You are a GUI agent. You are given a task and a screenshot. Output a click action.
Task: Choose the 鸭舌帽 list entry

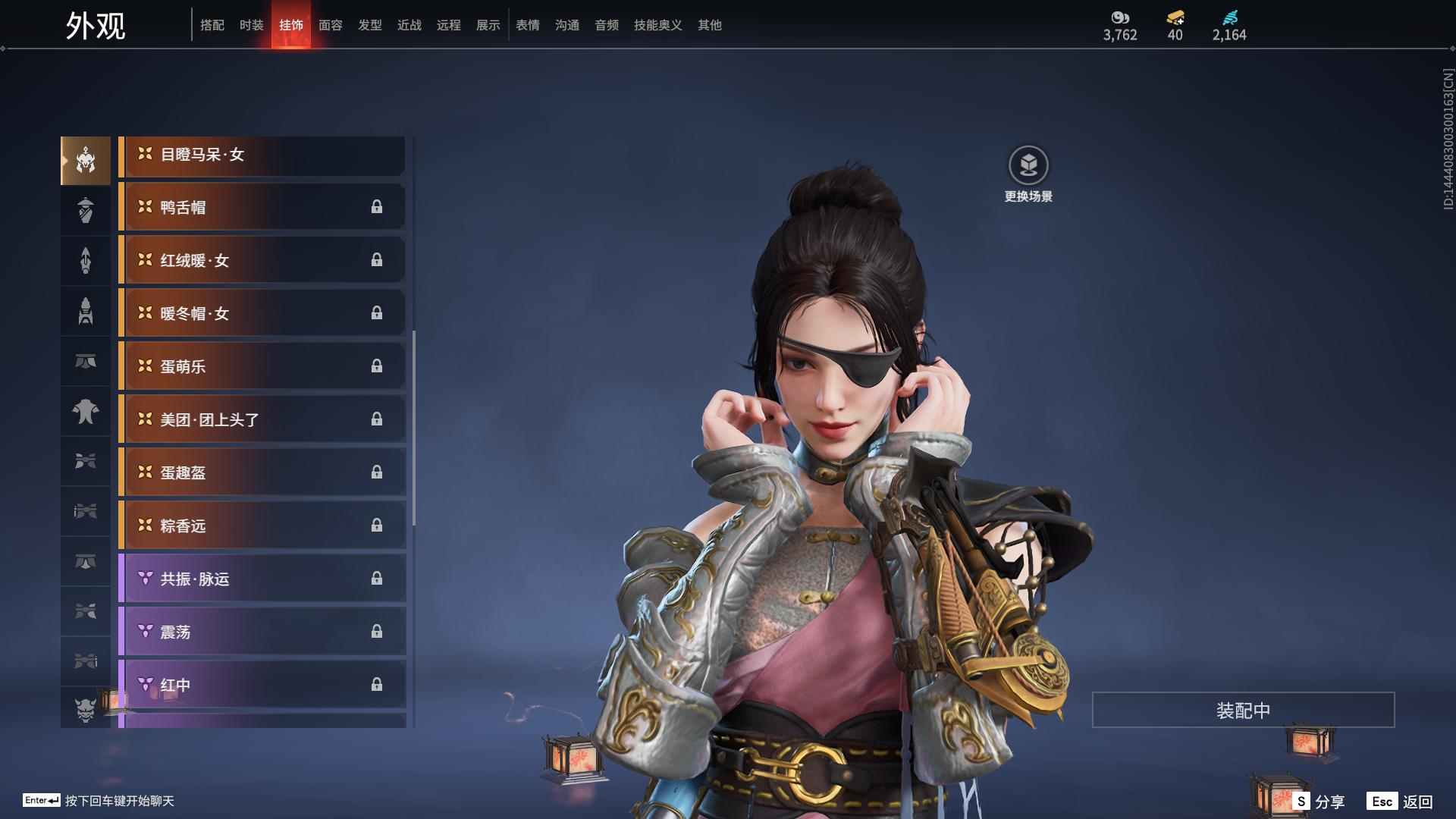click(x=262, y=208)
